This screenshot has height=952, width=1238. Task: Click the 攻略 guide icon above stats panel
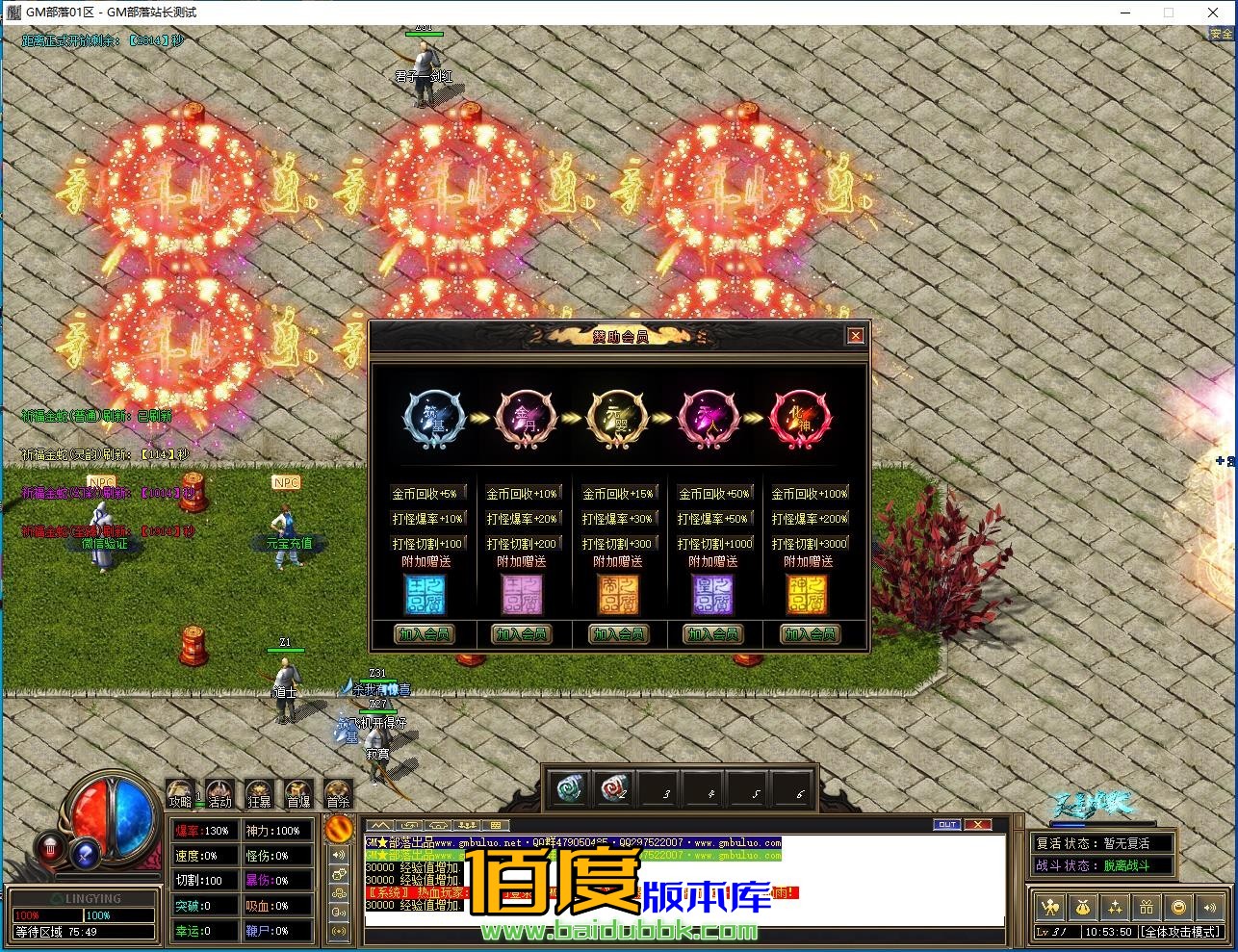click(181, 791)
